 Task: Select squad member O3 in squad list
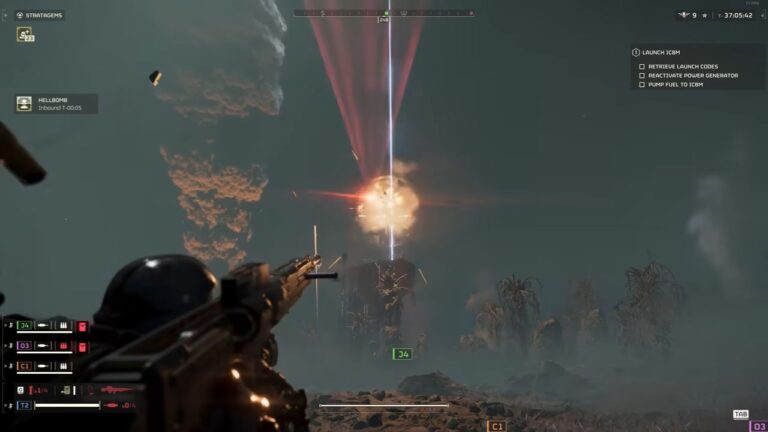(x=26, y=346)
